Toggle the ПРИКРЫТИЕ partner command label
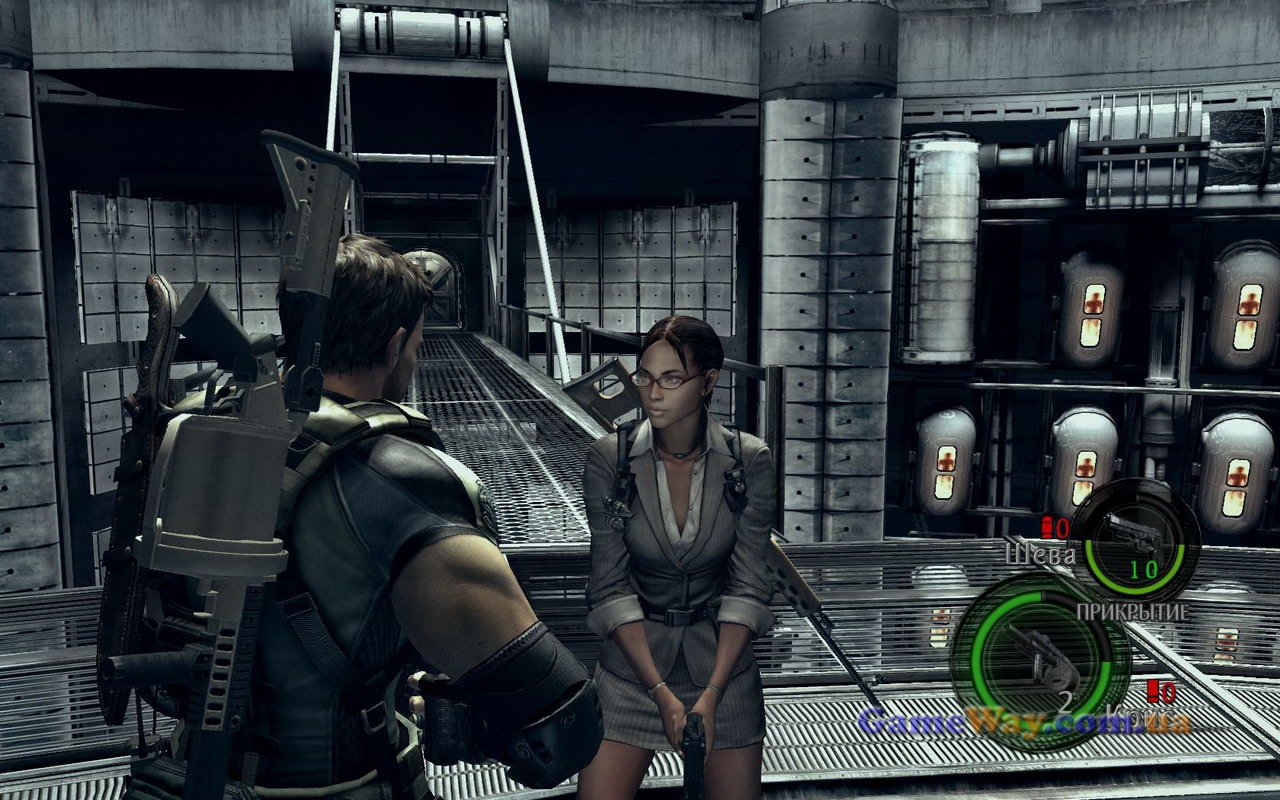The image size is (1280, 800). click(1132, 610)
